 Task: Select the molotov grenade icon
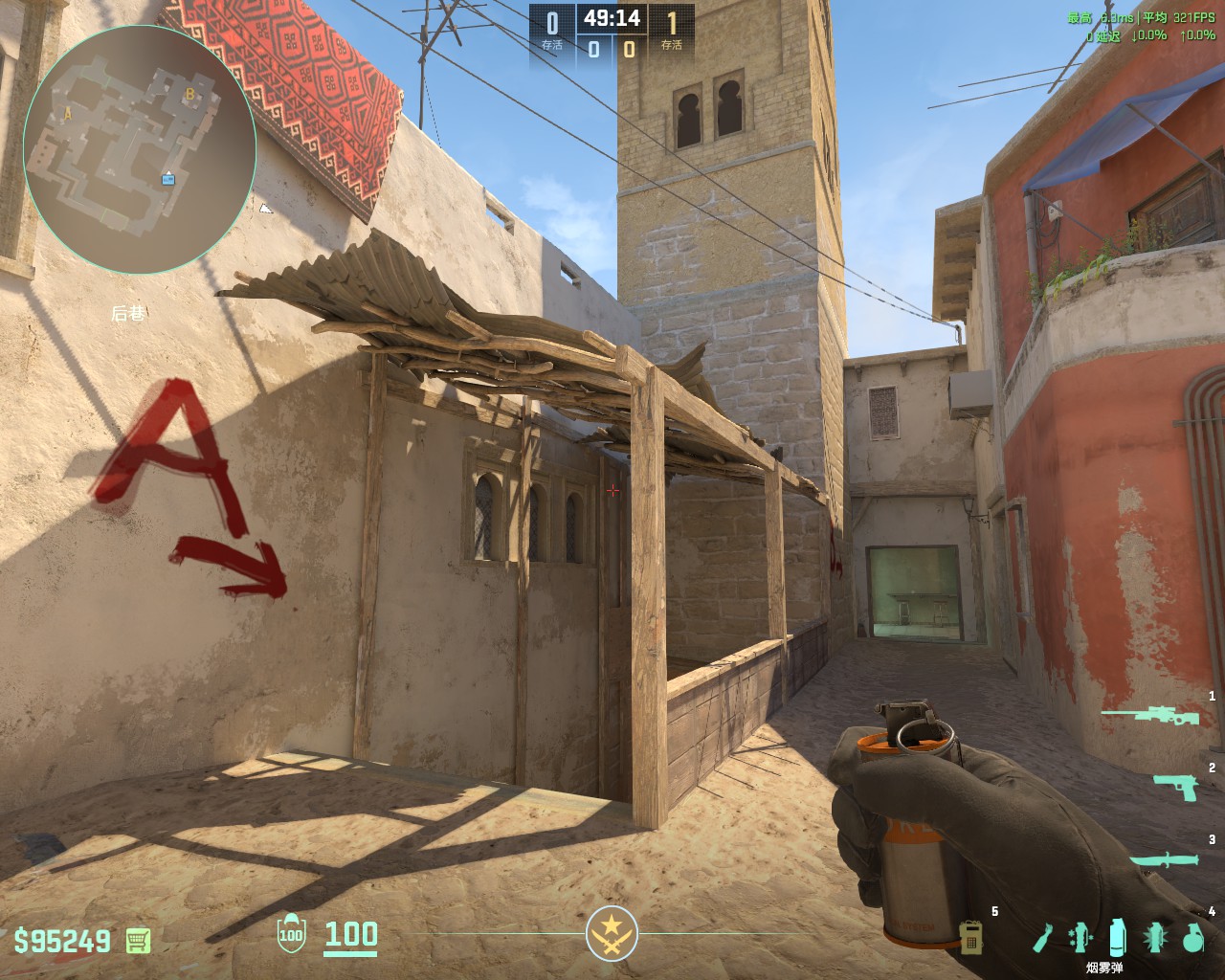pos(1042,939)
